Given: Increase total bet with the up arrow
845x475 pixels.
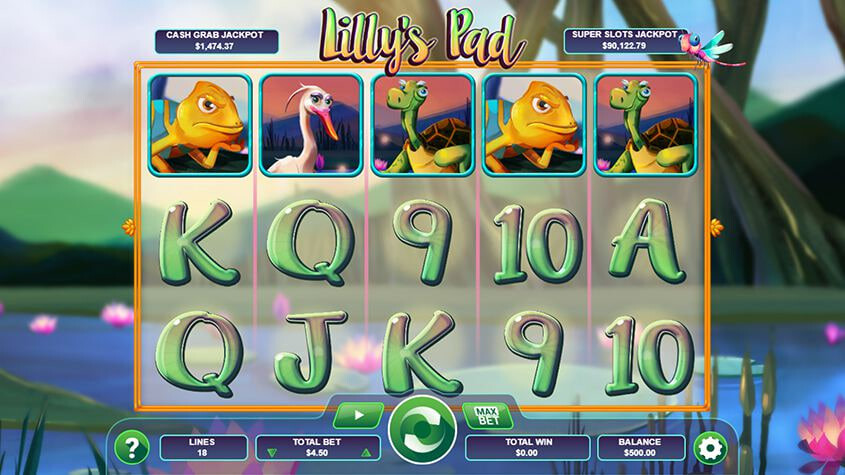Looking at the screenshot, I should (366, 453).
